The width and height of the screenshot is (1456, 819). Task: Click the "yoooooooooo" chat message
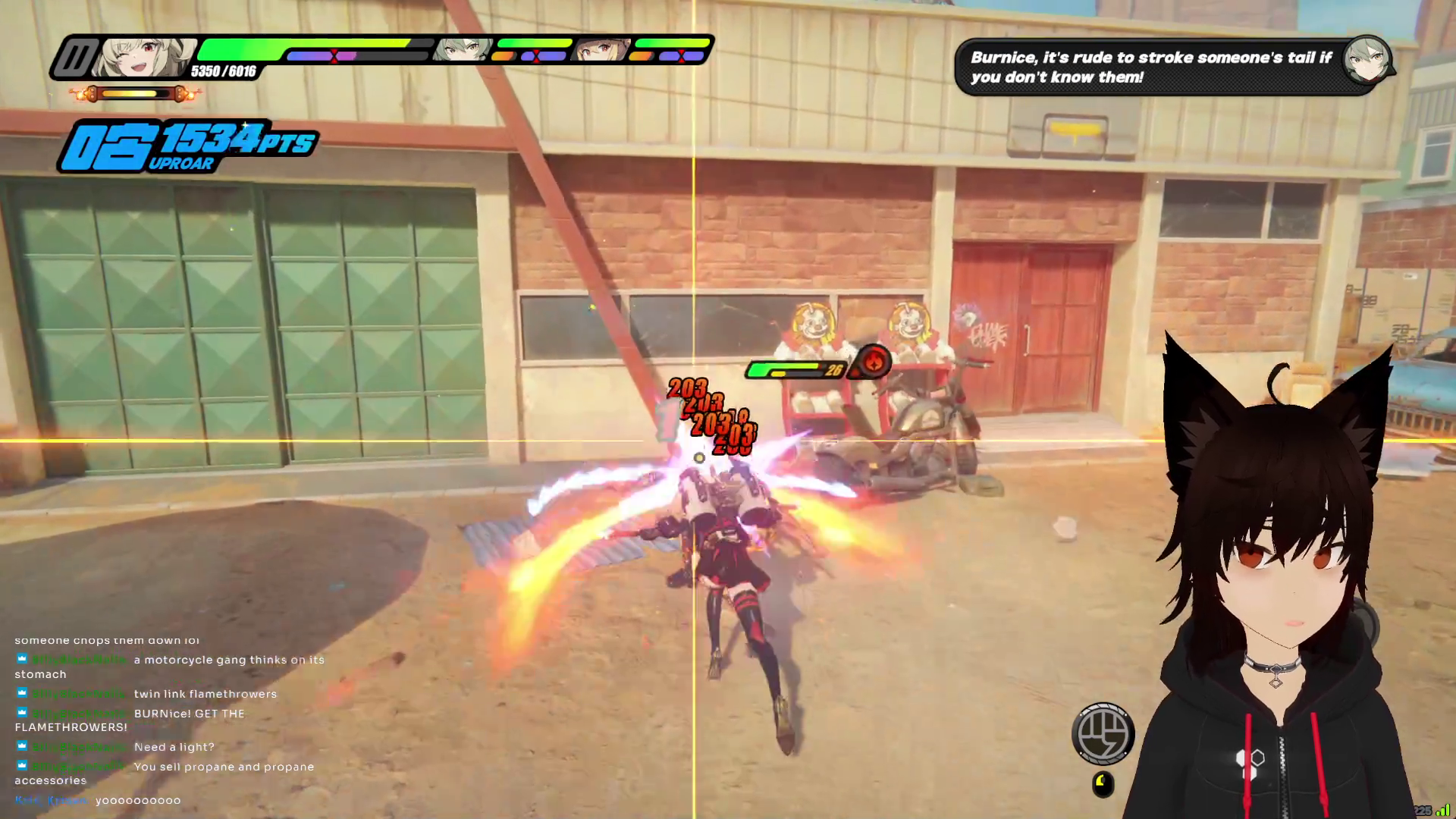[x=138, y=800]
